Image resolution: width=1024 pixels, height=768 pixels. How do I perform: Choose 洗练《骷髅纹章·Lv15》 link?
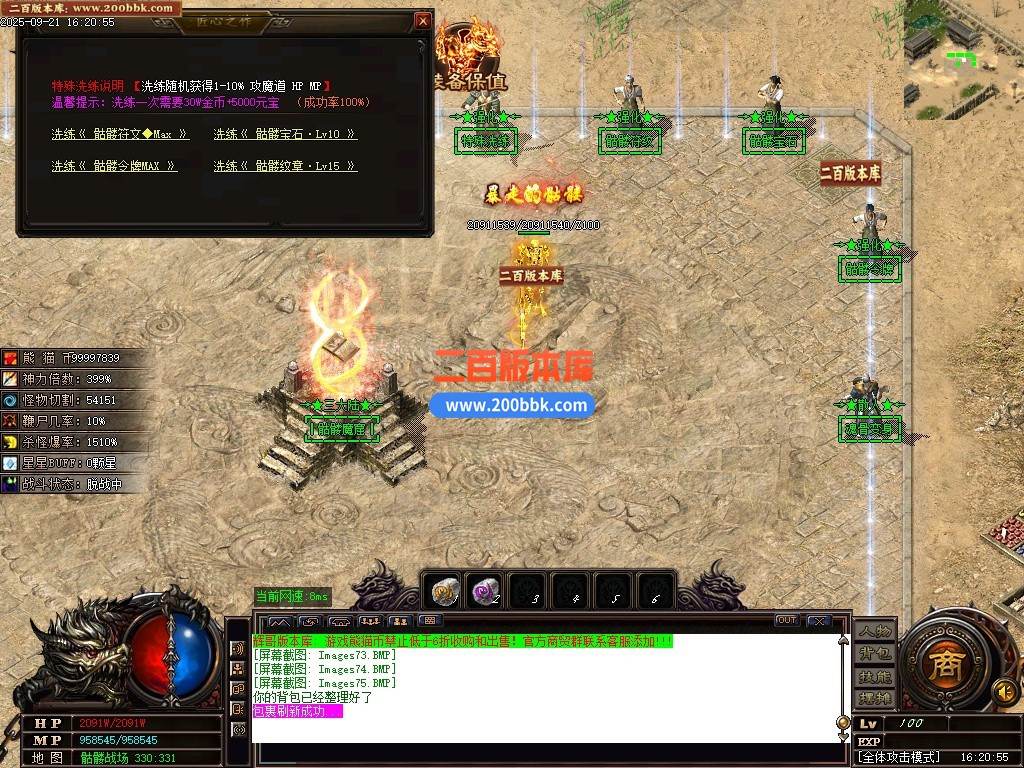coord(285,166)
